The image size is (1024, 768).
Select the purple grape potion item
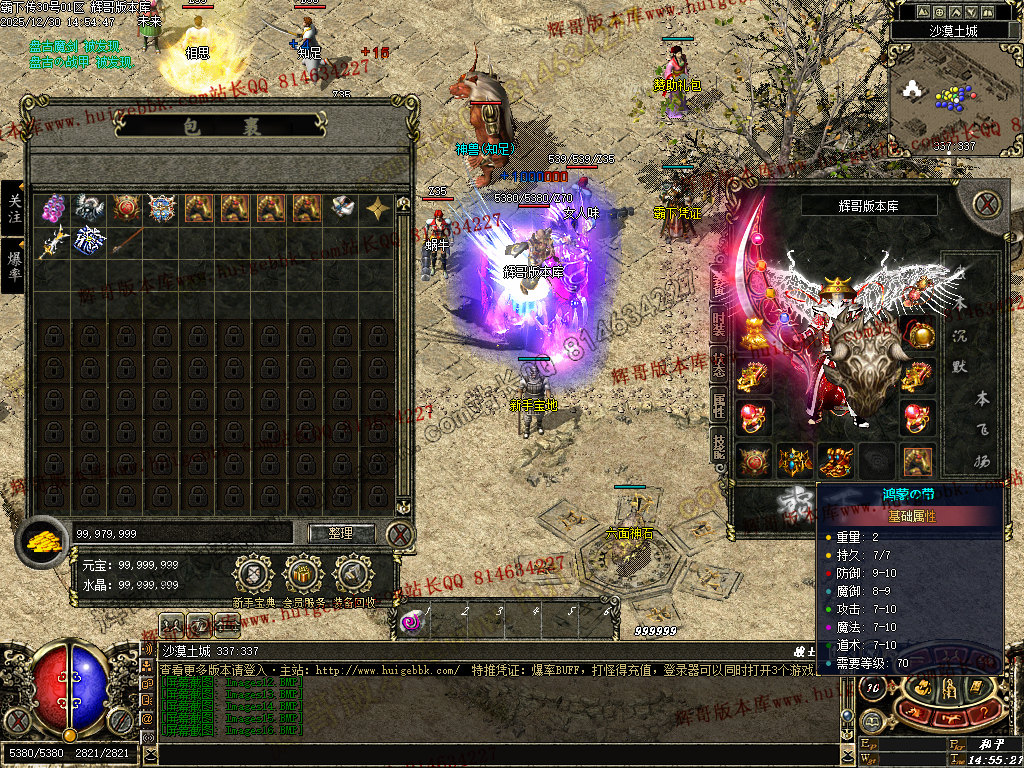tap(53, 208)
